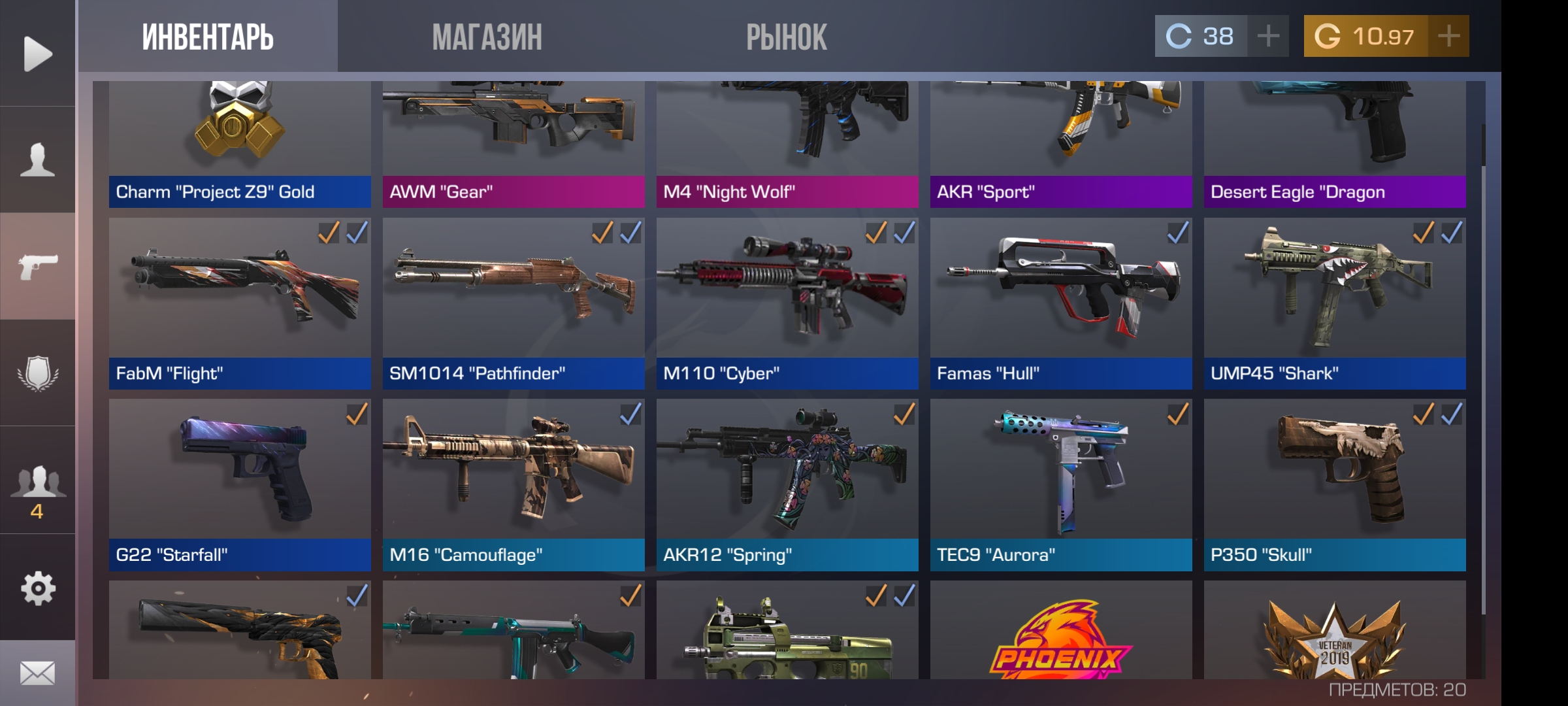Pick the M110 "Cyber" rifle

point(787,303)
